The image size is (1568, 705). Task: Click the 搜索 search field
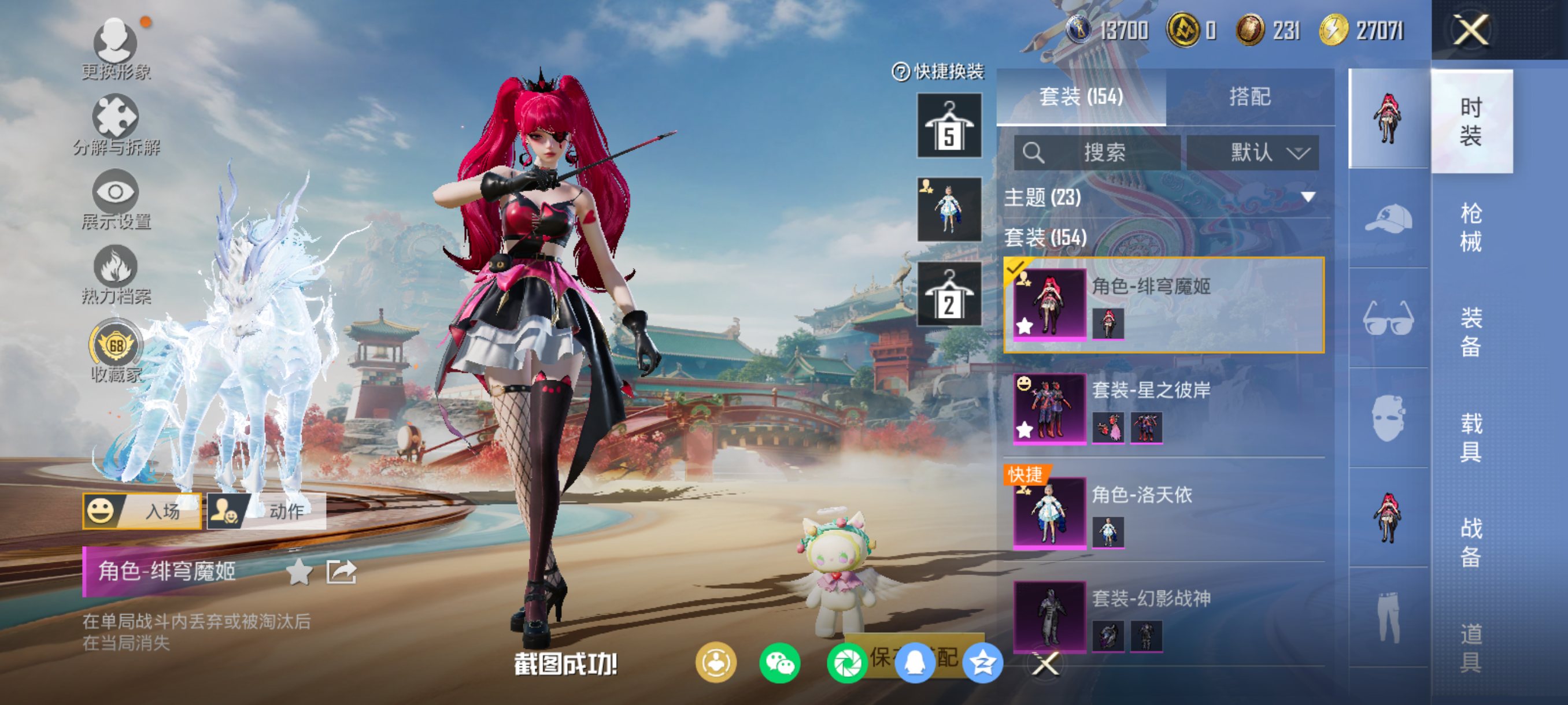tap(1097, 152)
